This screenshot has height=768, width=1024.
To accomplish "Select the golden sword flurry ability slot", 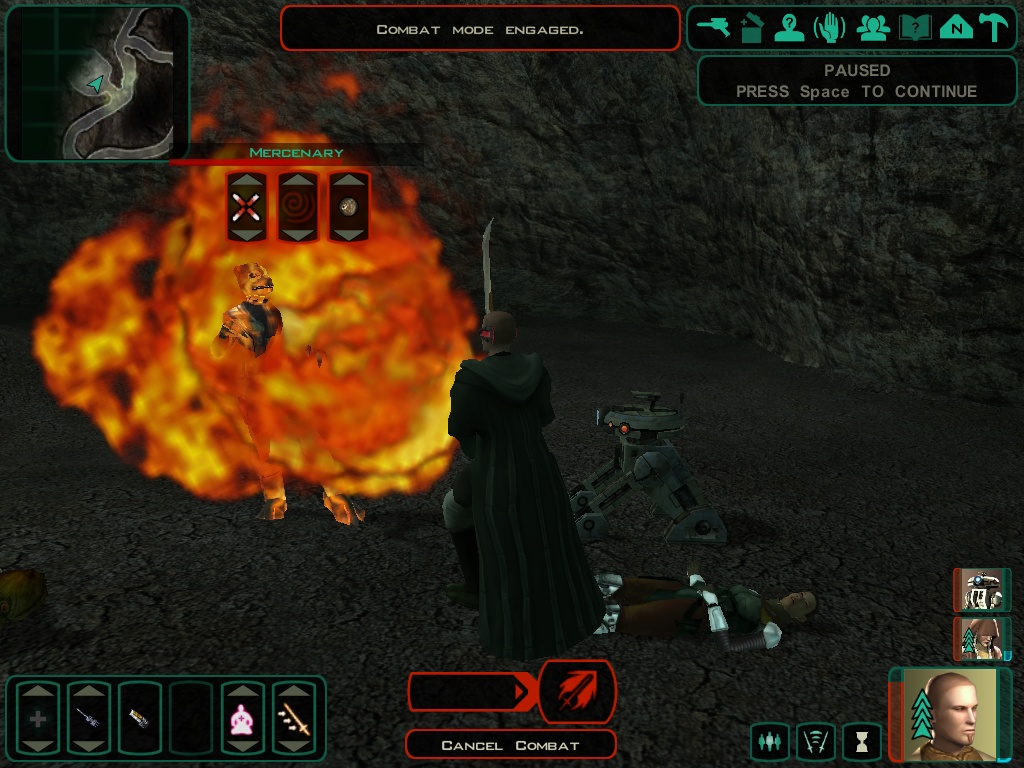I will tap(294, 718).
